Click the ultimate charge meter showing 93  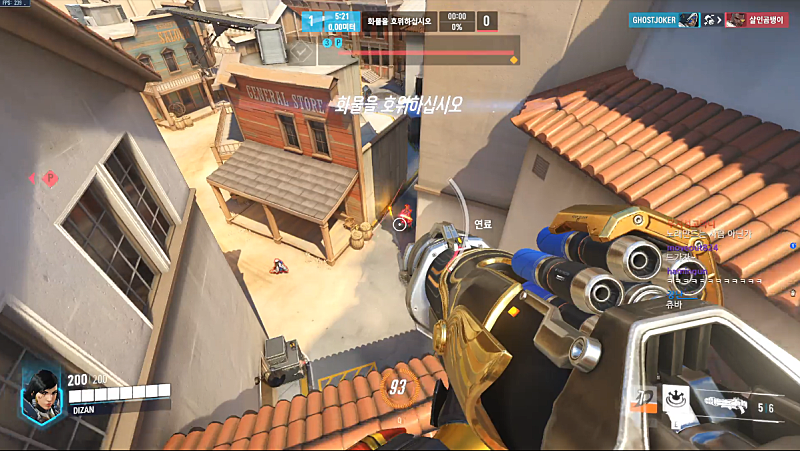(399, 386)
